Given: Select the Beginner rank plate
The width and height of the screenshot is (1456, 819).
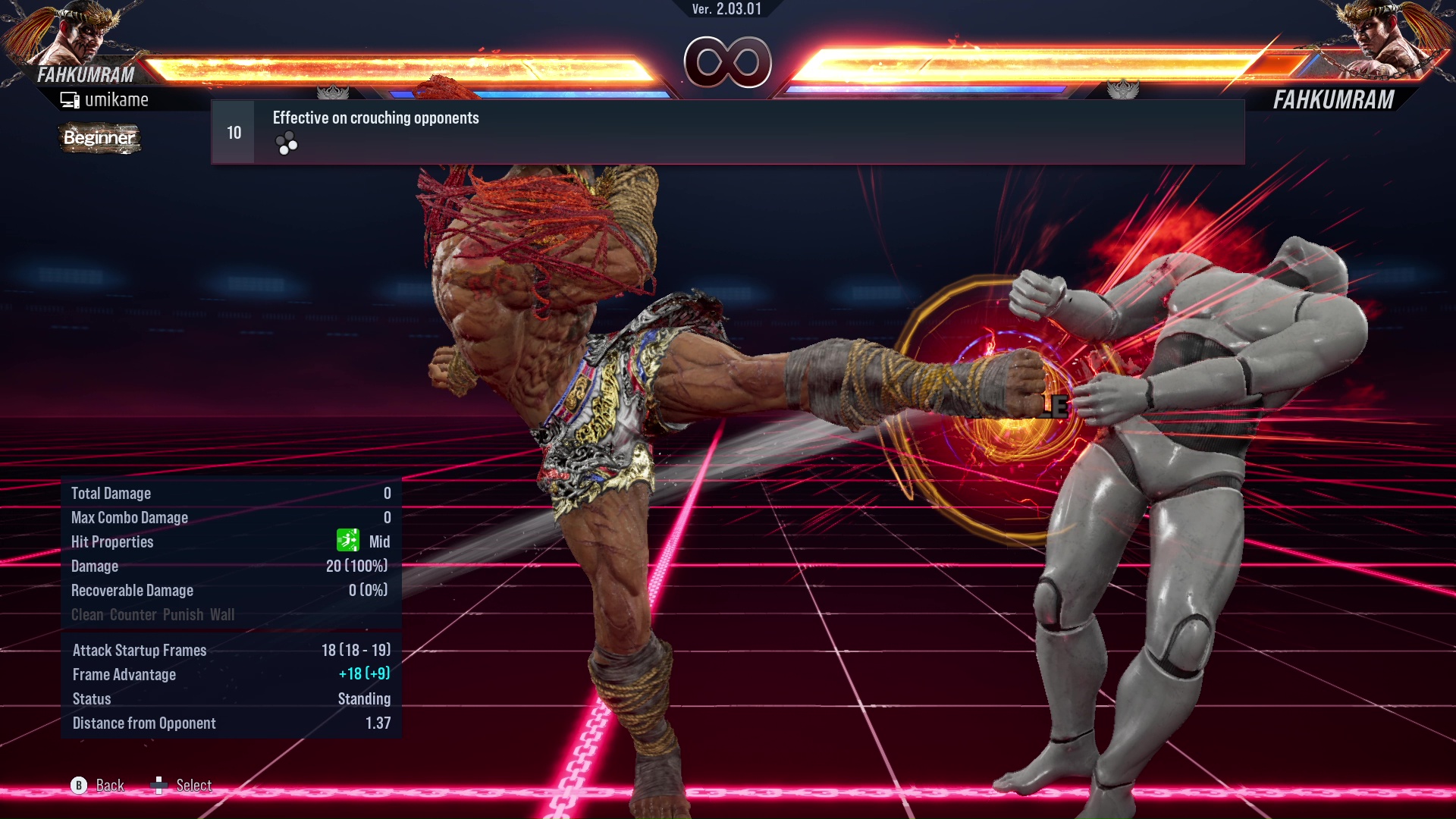Looking at the screenshot, I should 99,138.
